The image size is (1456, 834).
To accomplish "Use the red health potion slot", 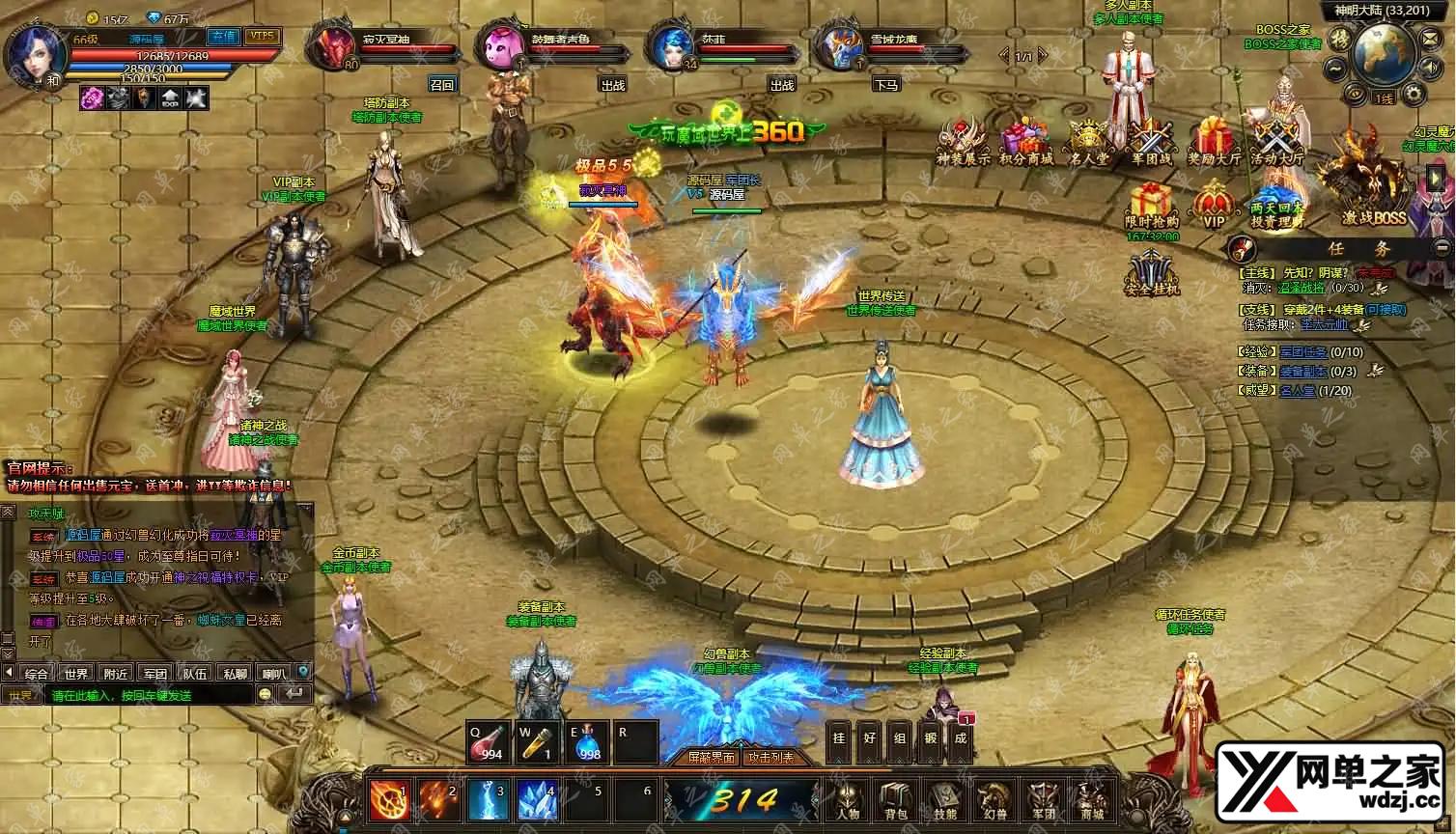I will tap(489, 741).
